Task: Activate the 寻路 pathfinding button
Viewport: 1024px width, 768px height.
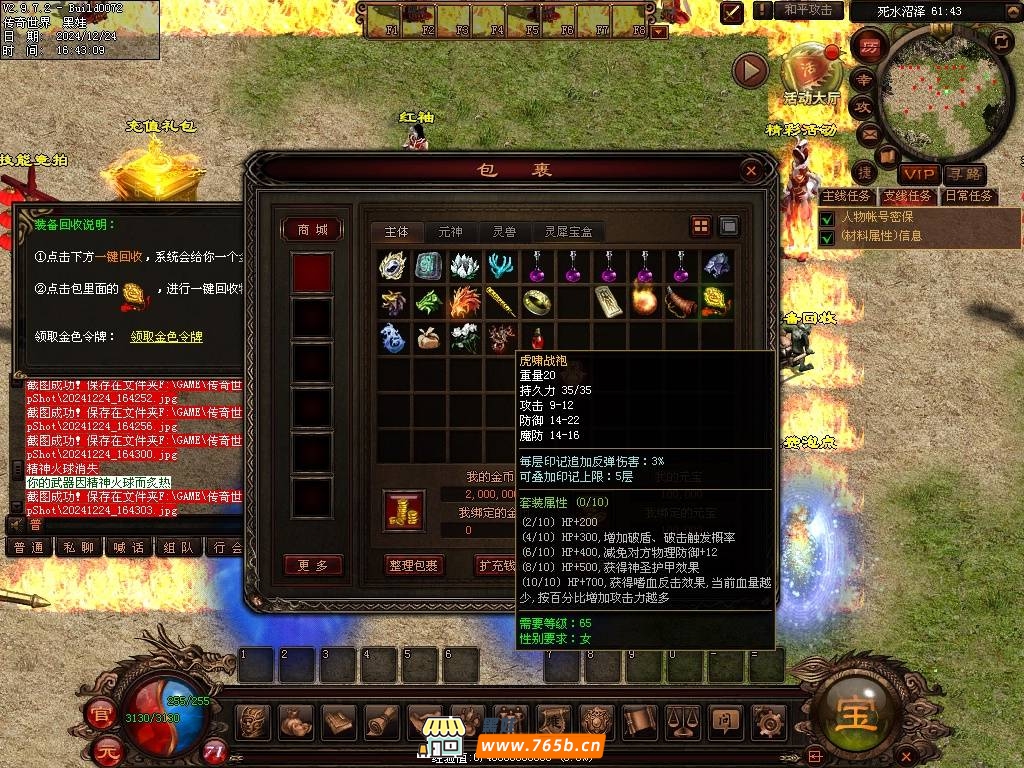Action: click(x=964, y=175)
